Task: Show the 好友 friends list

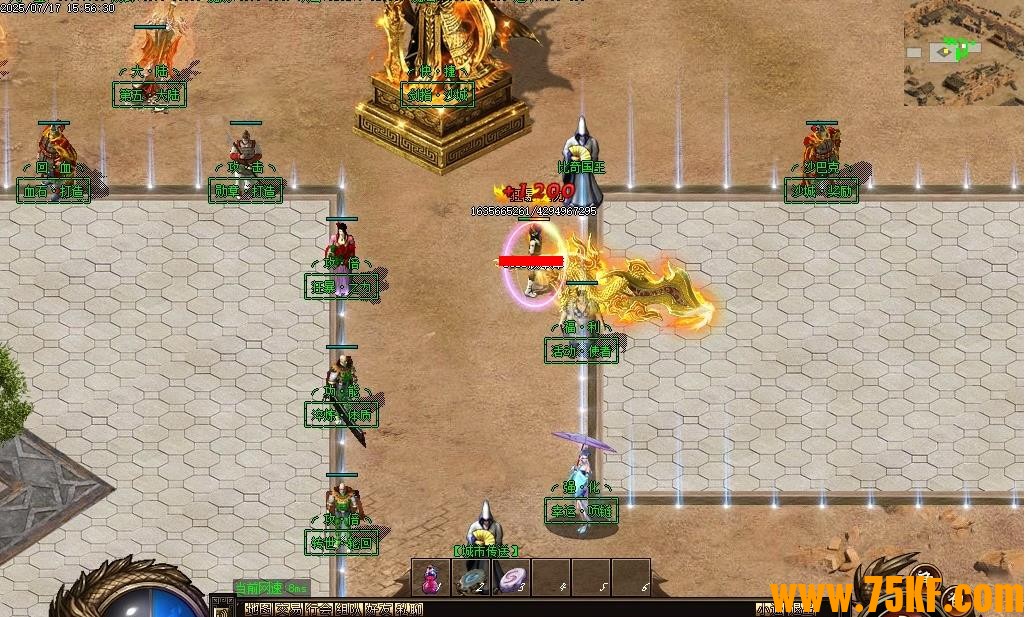Action: coord(378,609)
